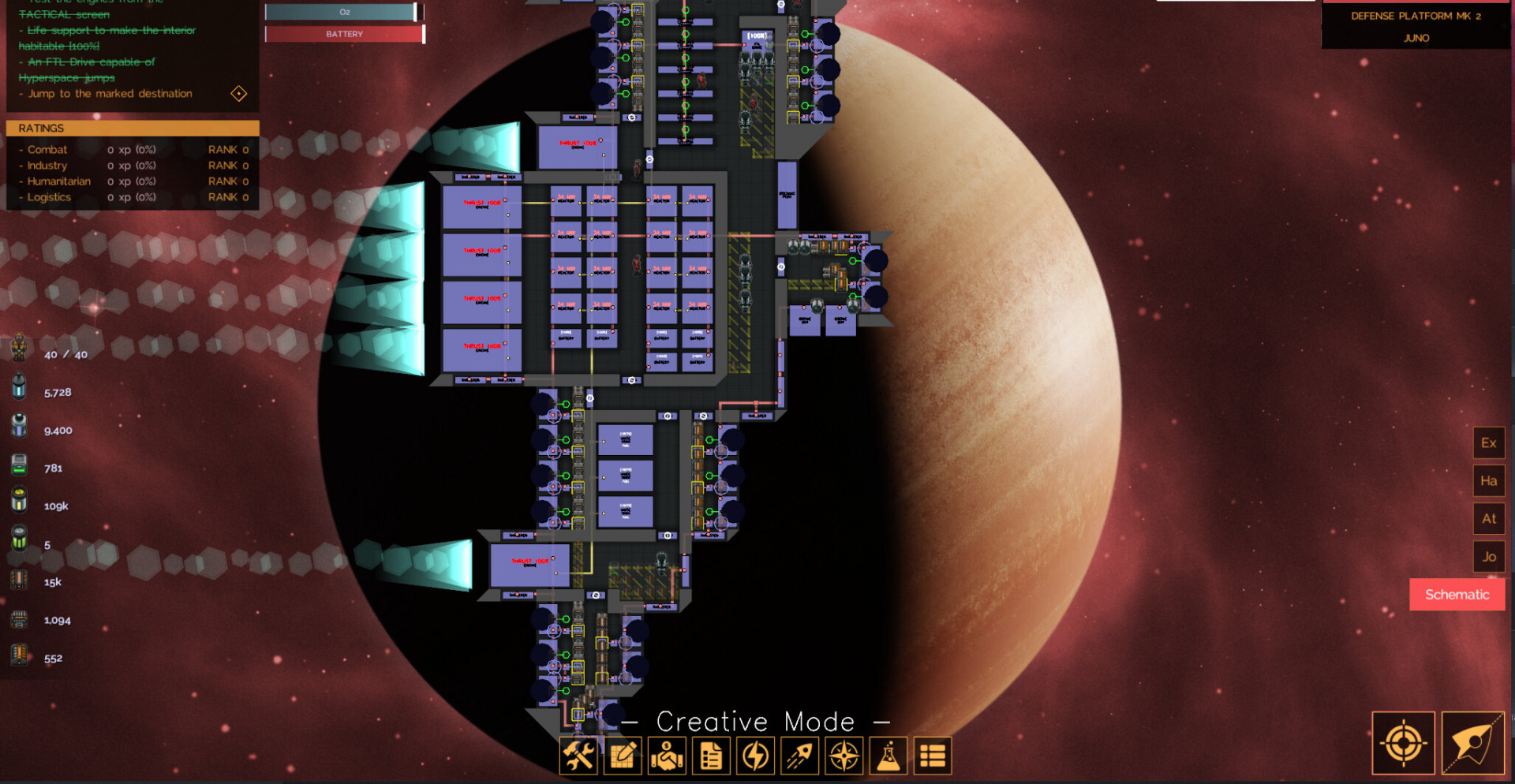The height and width of the screenshot is (784, 1515).
Task: Select the 'Ha' side button
Action: (1488, 481)
